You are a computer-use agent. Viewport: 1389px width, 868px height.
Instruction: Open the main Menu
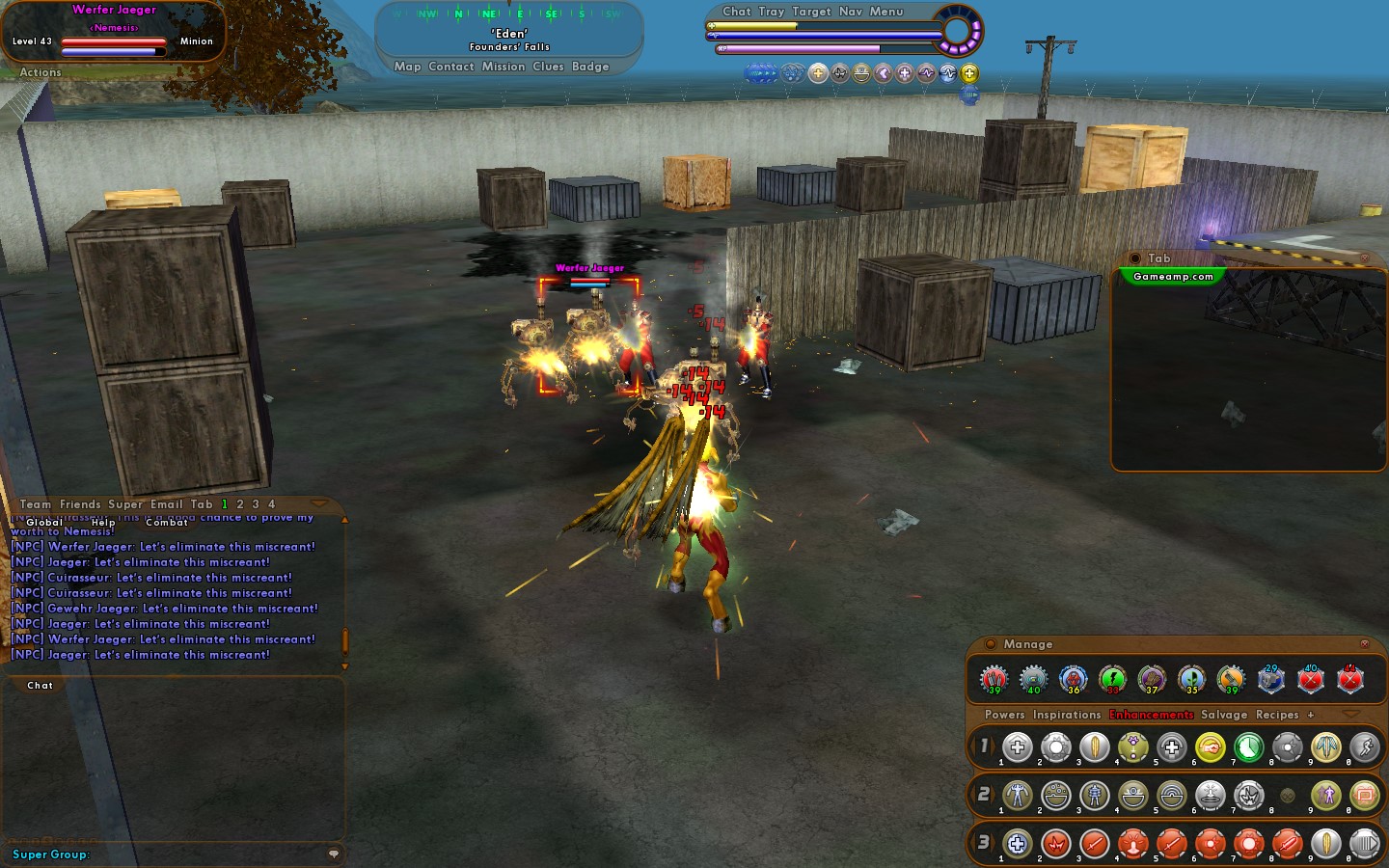coord(886,12)
